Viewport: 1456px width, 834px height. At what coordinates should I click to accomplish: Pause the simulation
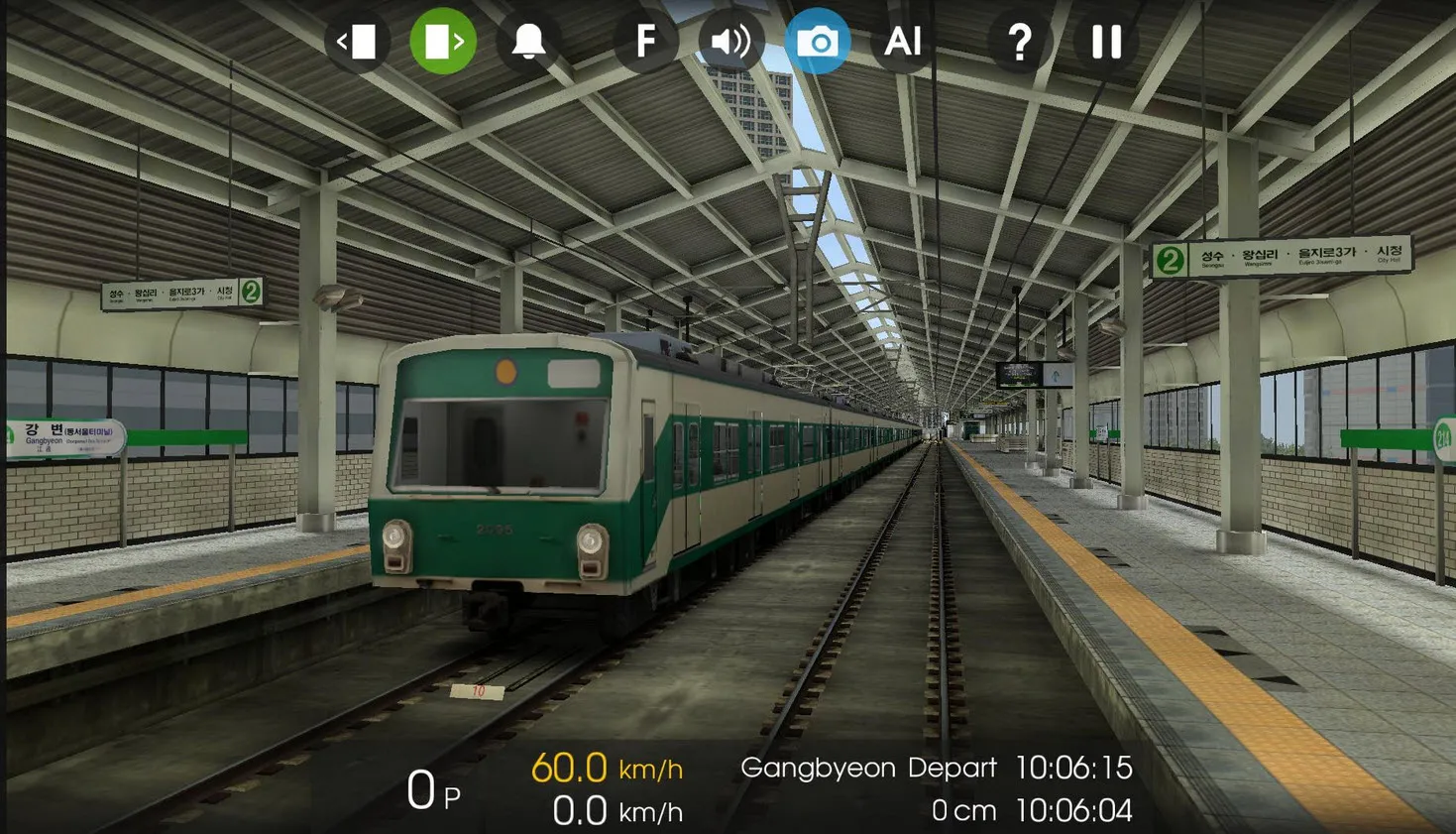click(x=1104, y=42)
